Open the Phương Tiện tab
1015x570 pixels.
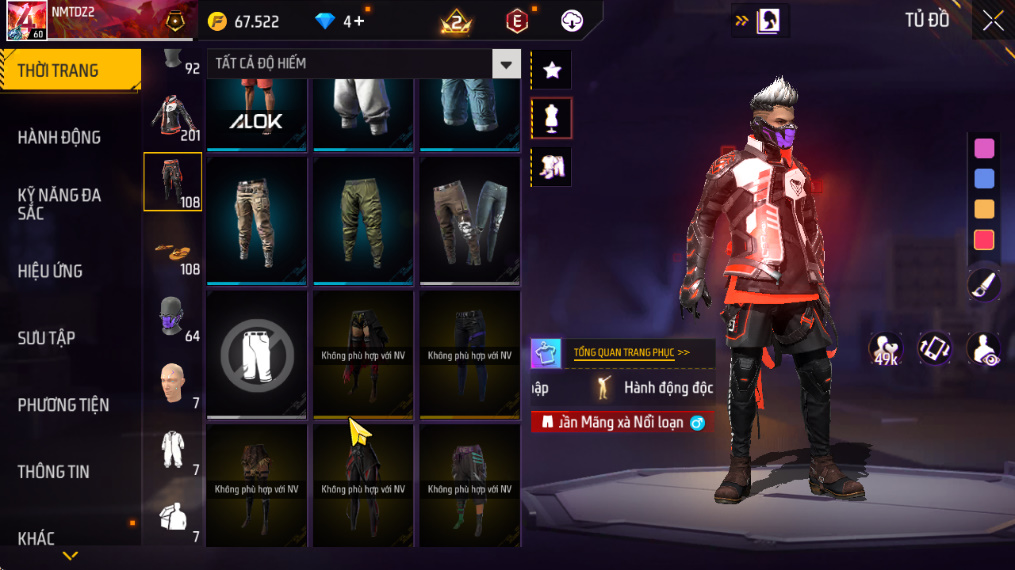[x=63, y=405]
